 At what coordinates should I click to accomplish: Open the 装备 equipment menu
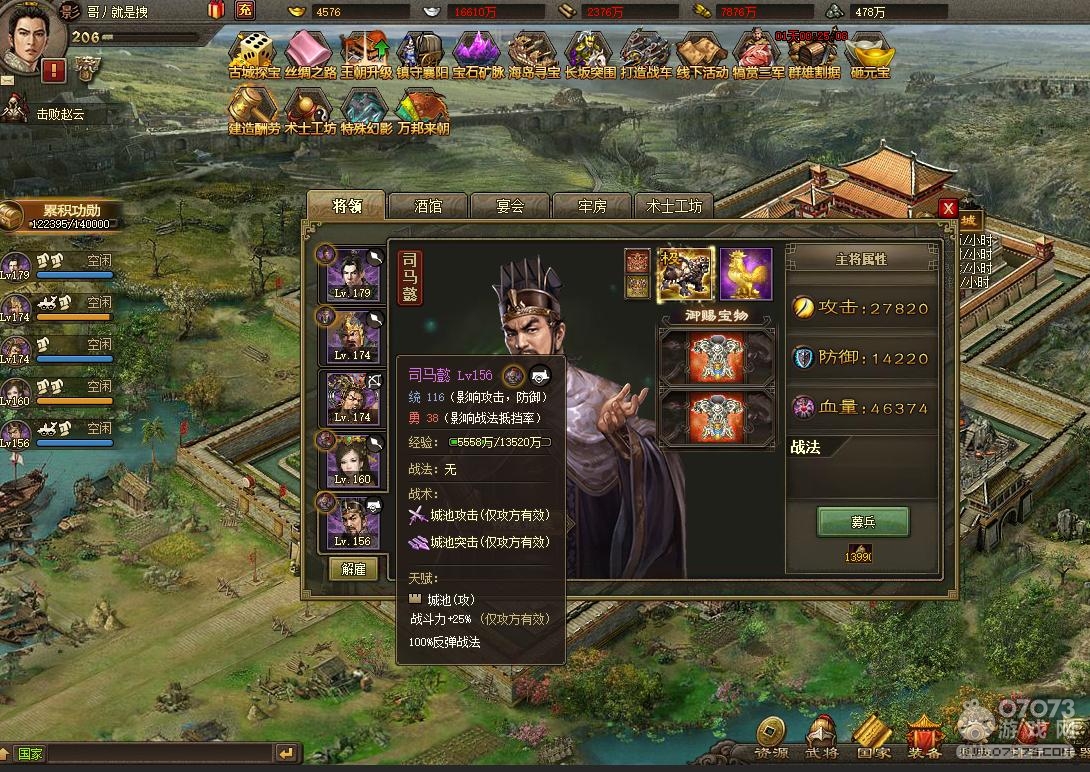pyautogui.click(x=924, y=736)
